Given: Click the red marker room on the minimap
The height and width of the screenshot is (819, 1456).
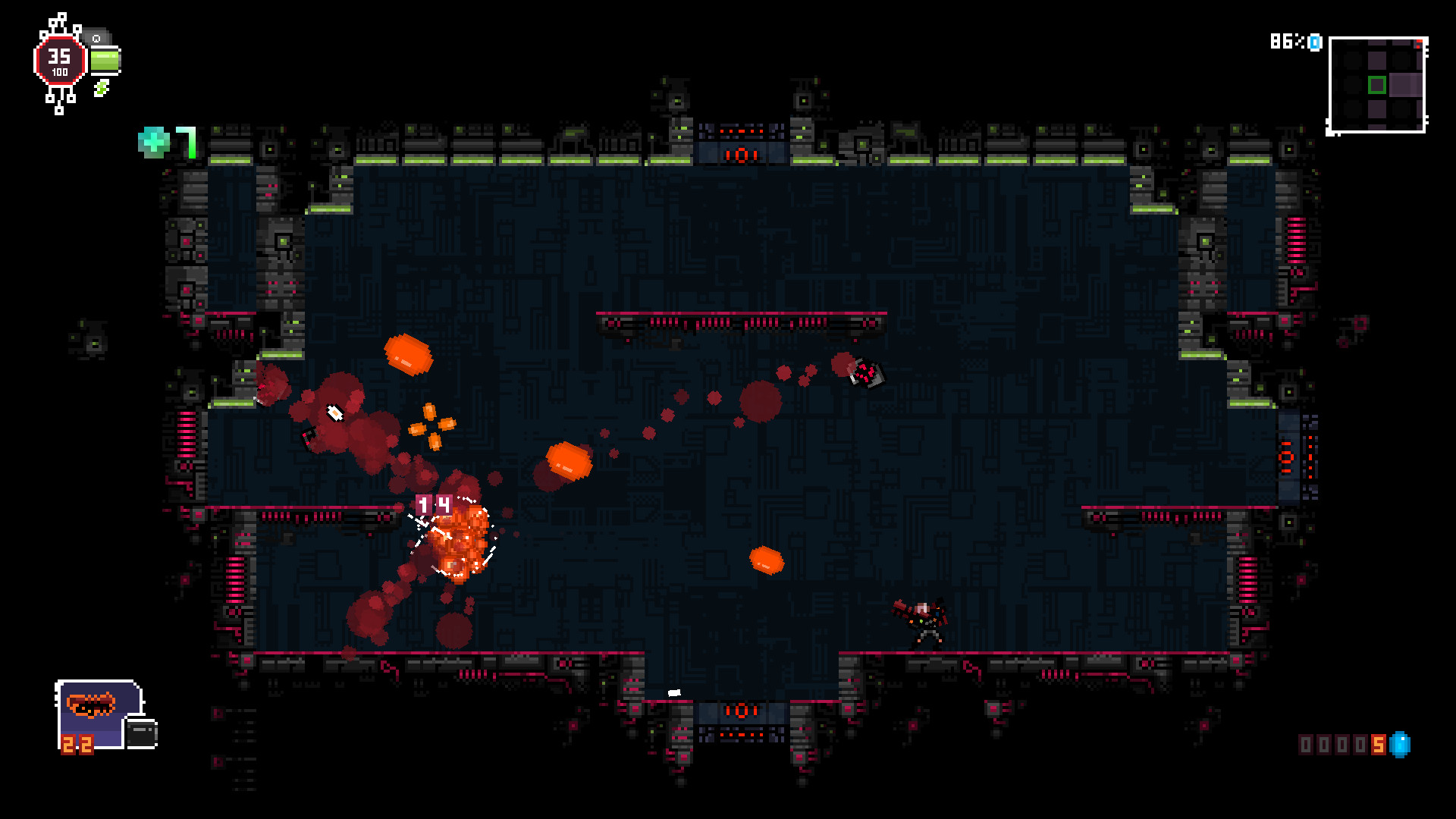Looking at the screenshot, I should coord(1419,44).
